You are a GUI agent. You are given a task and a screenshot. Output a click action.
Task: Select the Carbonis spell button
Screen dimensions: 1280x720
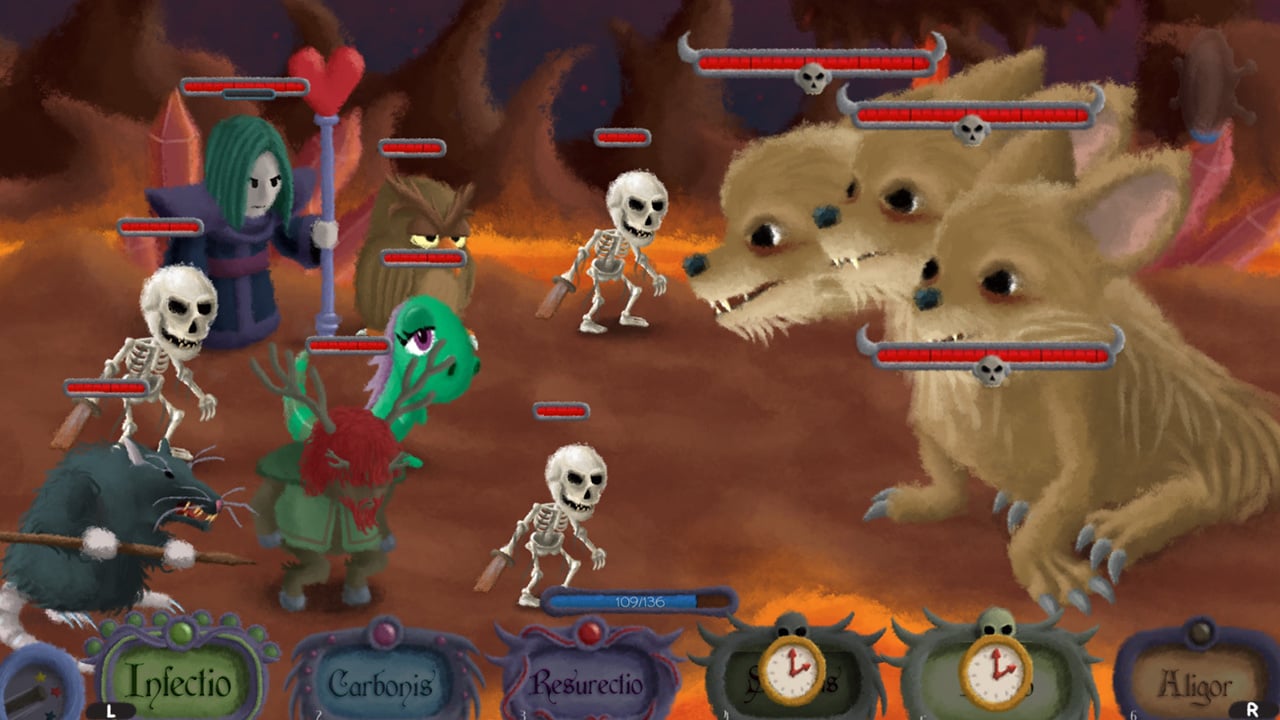coord(382,684)
